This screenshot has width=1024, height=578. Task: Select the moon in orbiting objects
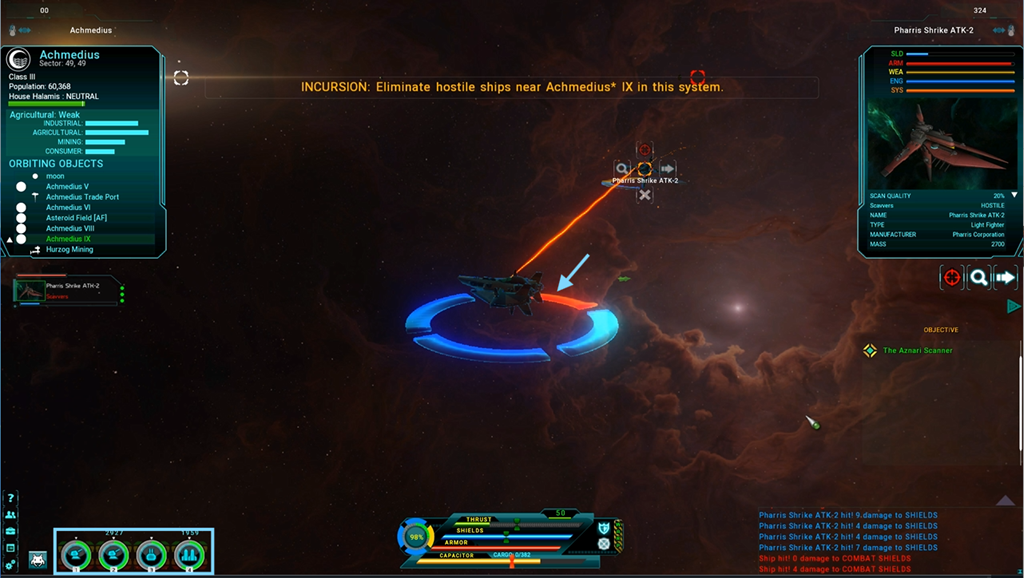pos(55,176)
